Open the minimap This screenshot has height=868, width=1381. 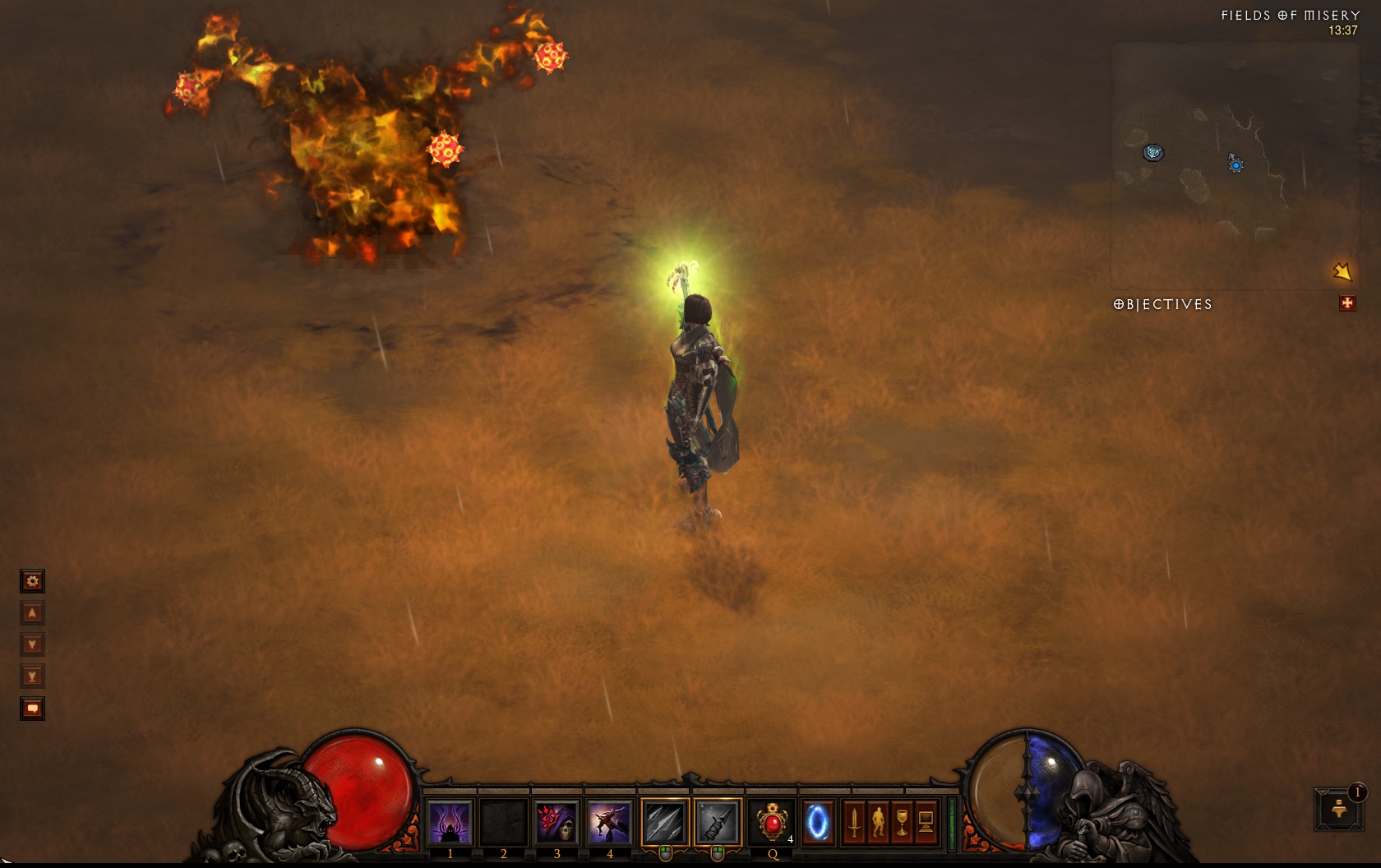[1233, 164]
